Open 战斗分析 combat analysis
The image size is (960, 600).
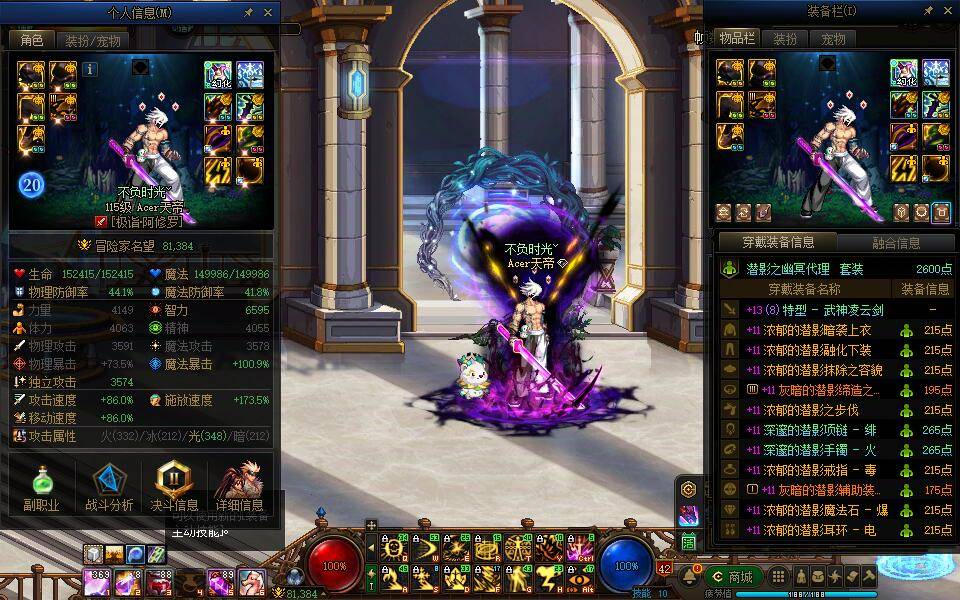tap(108, 488)
